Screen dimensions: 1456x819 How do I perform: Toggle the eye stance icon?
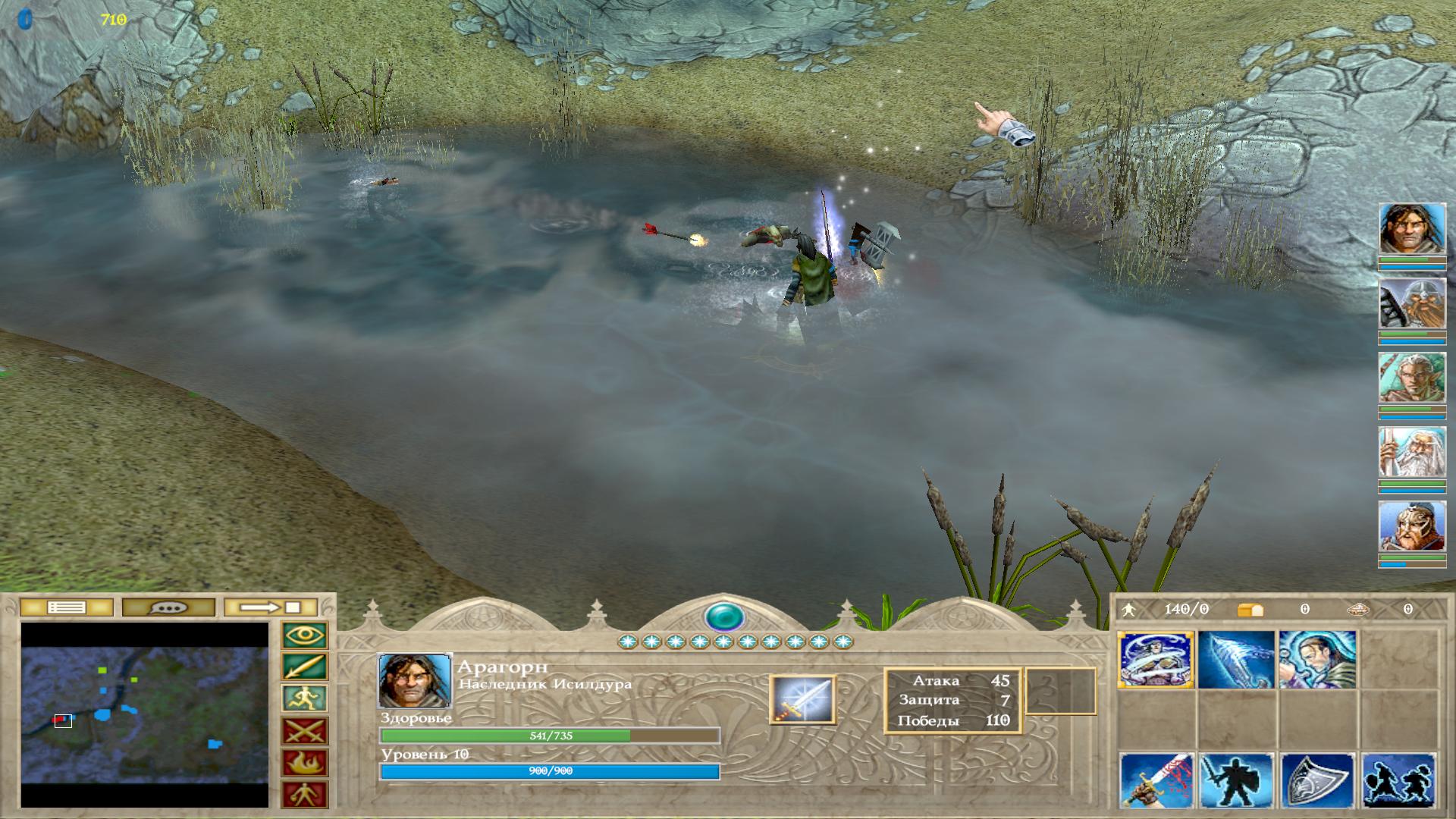(305, 635)
